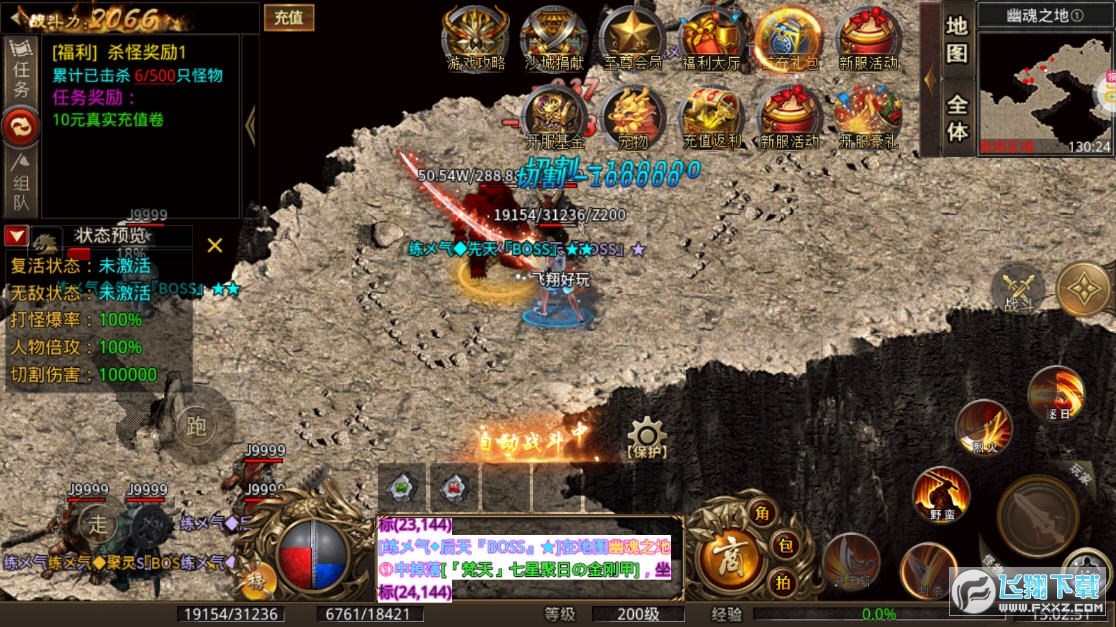Open the 宠物 pet menu

coord(632,117)
